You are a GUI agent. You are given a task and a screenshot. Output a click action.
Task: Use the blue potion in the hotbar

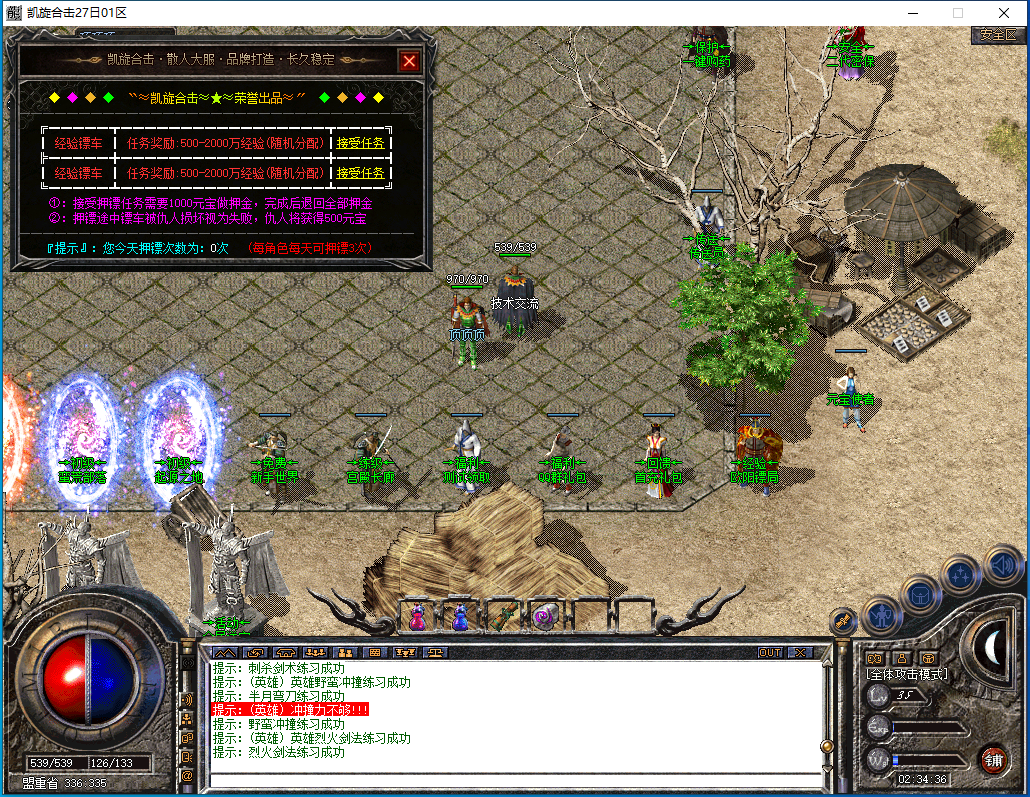coord(461,617)
